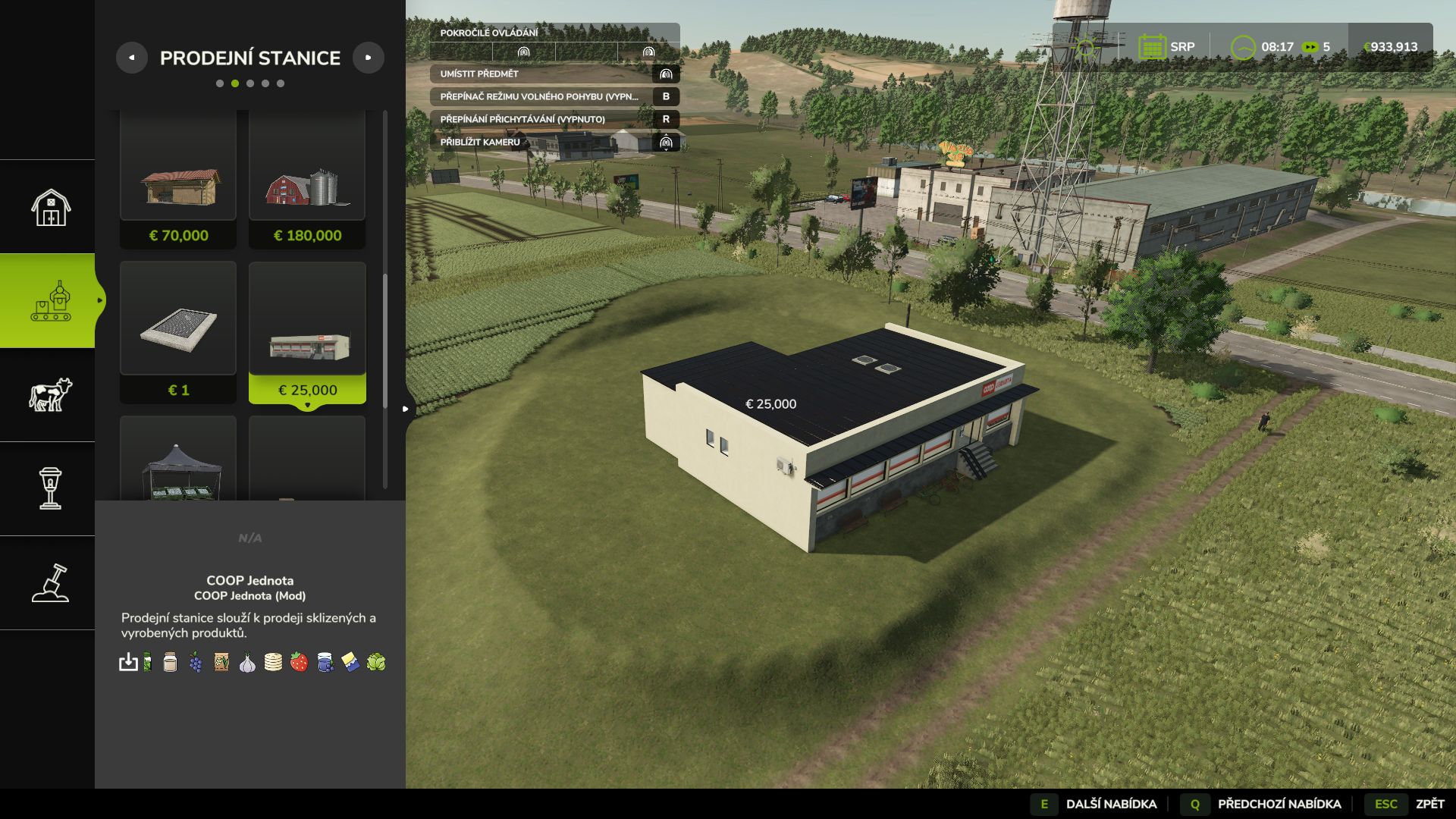Collapse the side panel with arrow handle
Screen dimensions: 1456x819
(406, 409)
